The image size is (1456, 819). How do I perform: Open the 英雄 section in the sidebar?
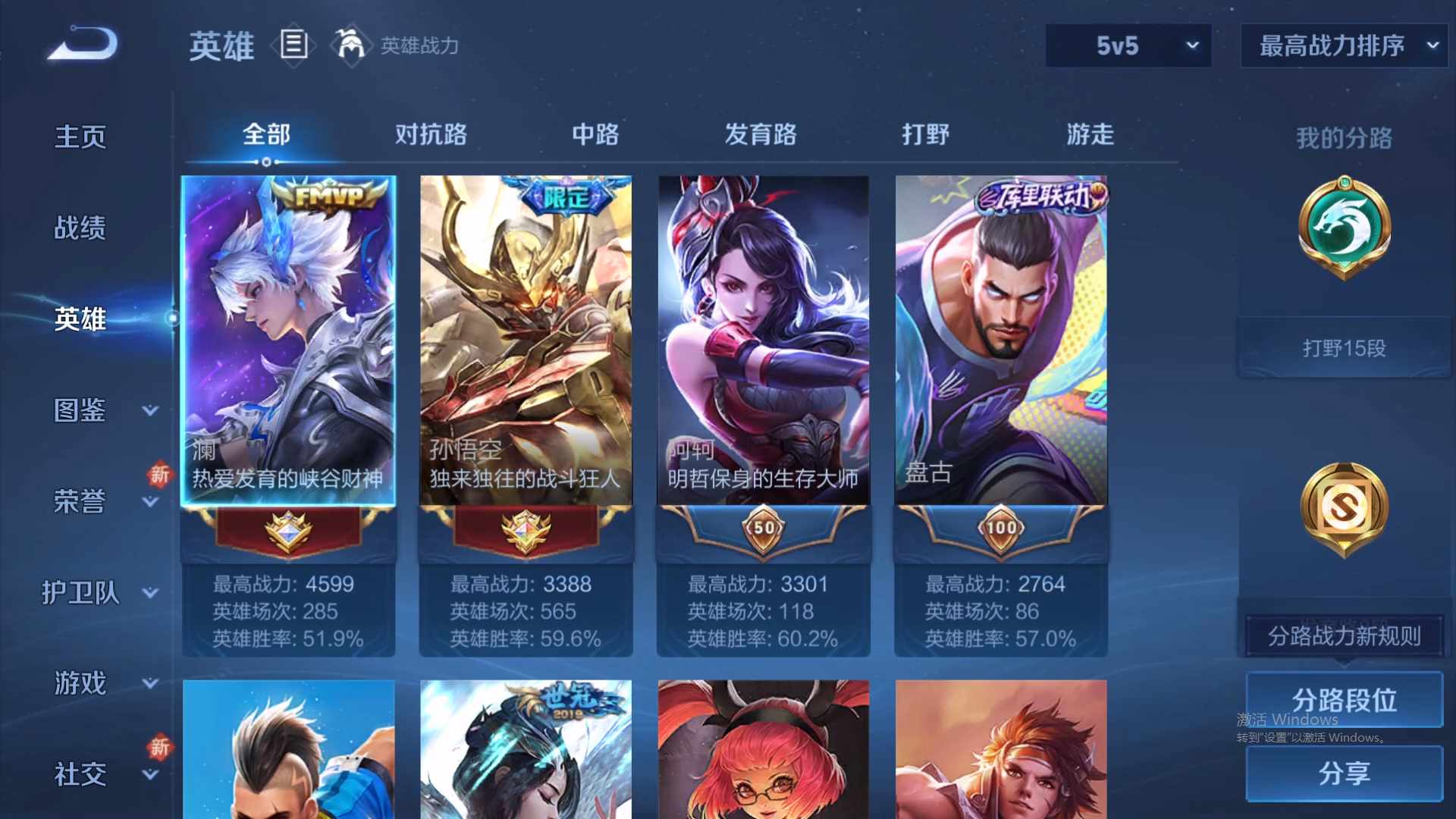click(79, 318)
